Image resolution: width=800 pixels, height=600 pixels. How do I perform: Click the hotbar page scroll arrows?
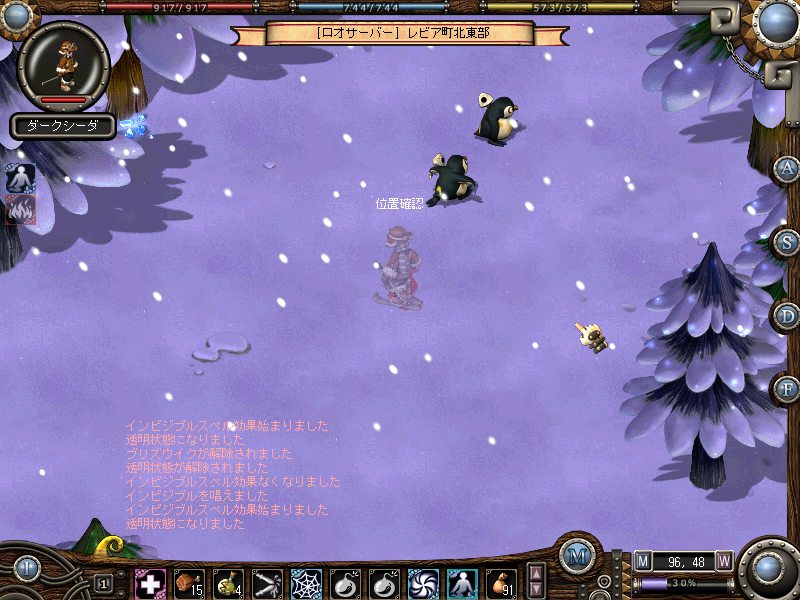click(536, 581)
